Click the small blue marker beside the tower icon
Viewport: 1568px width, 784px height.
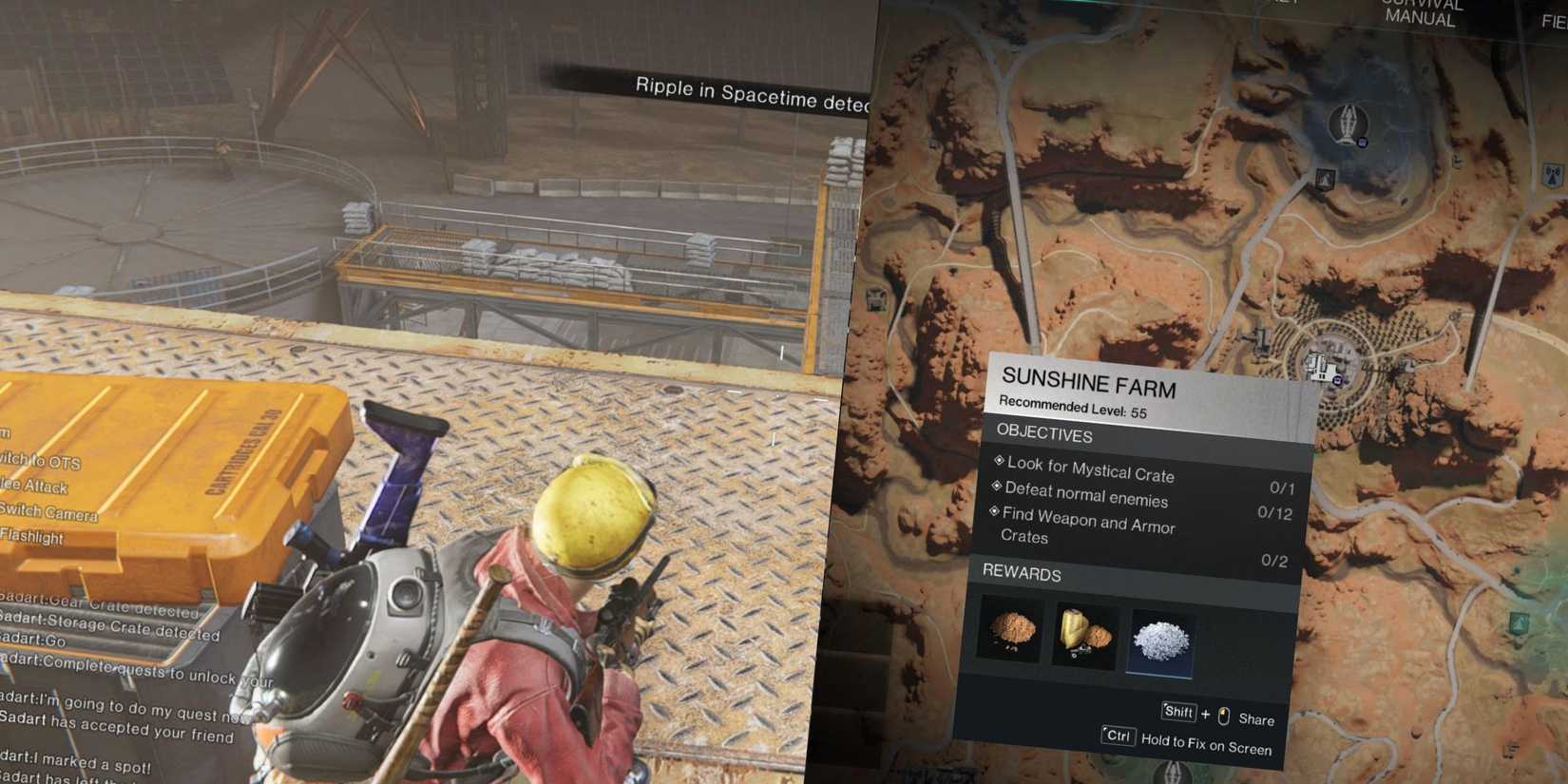pos(1363,142)
